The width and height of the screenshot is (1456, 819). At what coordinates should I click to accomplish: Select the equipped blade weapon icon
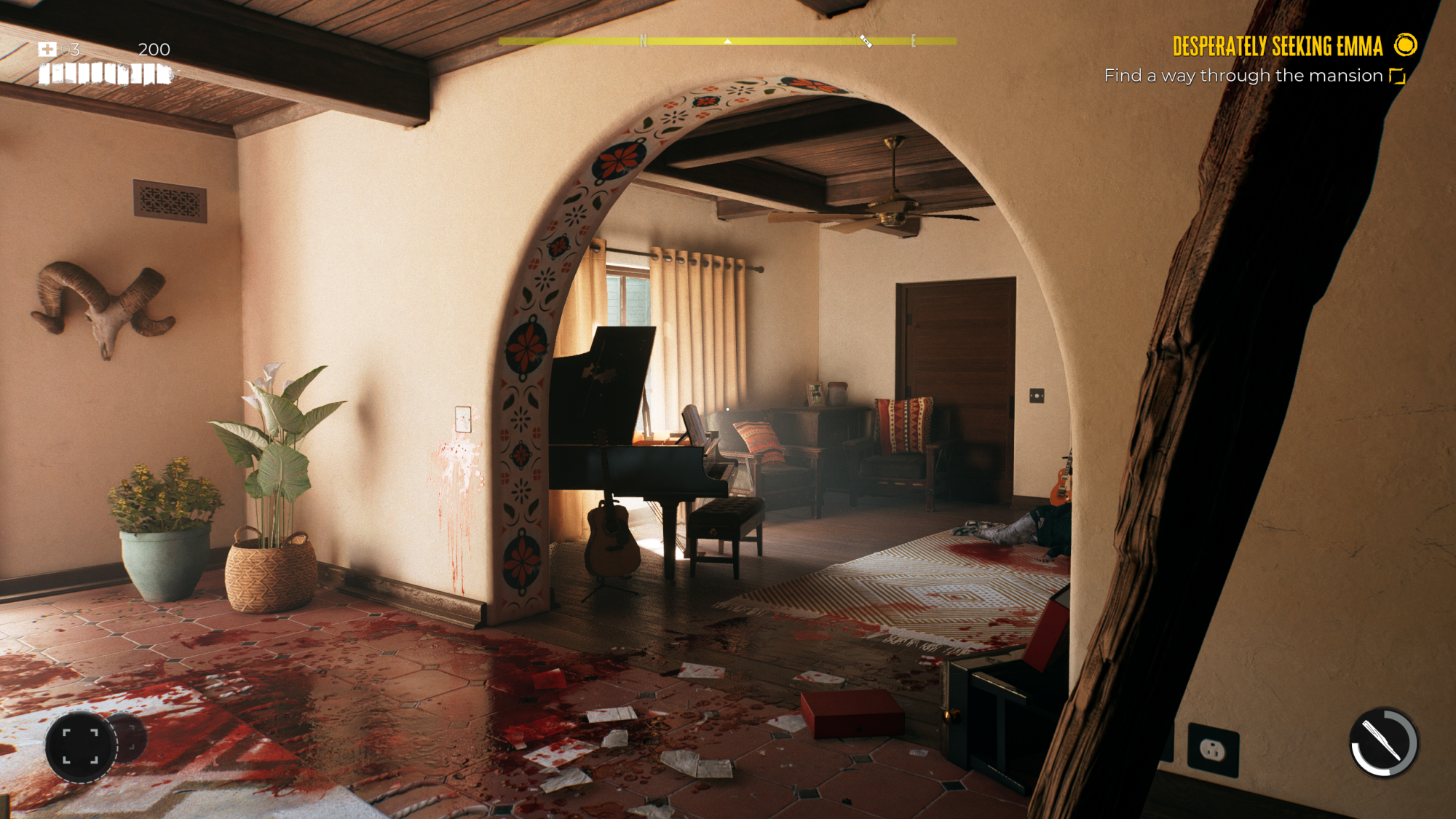tap(1383, 743)
